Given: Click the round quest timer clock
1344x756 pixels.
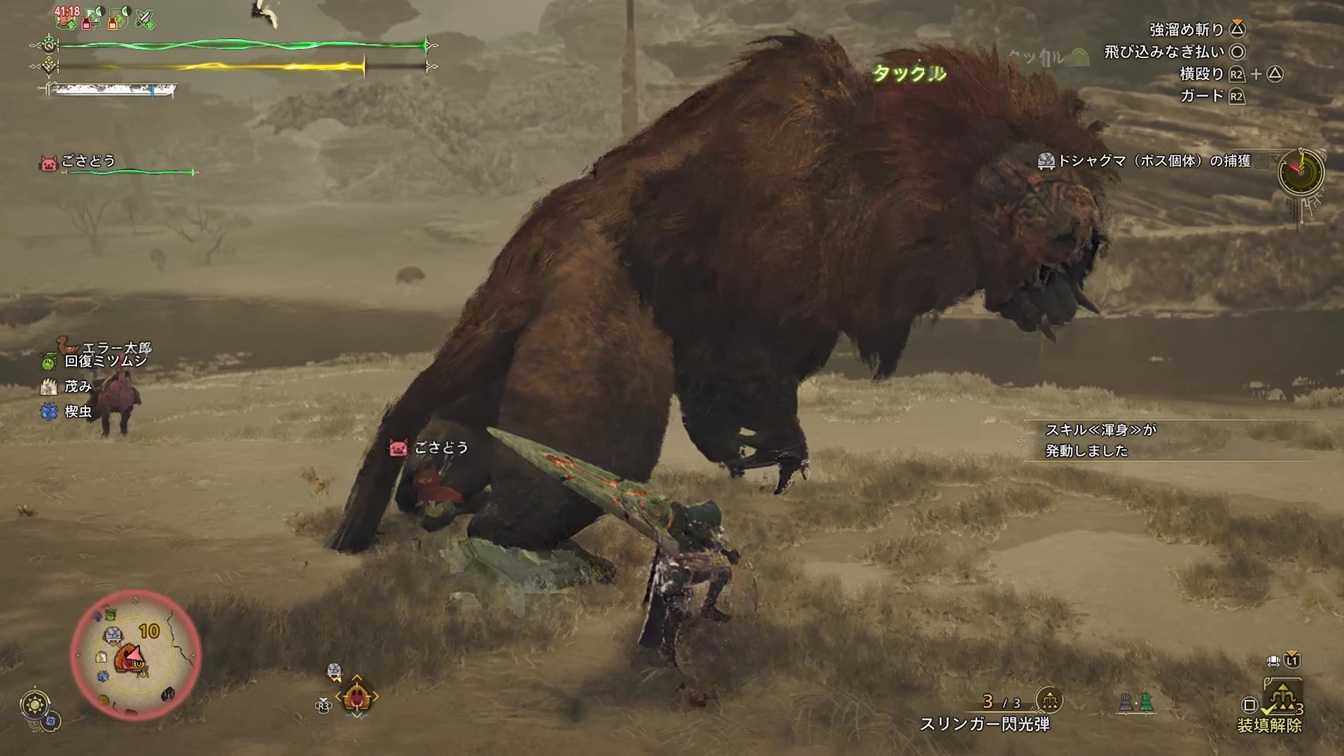Looking at the screenshot, I should click(x=1301, y=173).
